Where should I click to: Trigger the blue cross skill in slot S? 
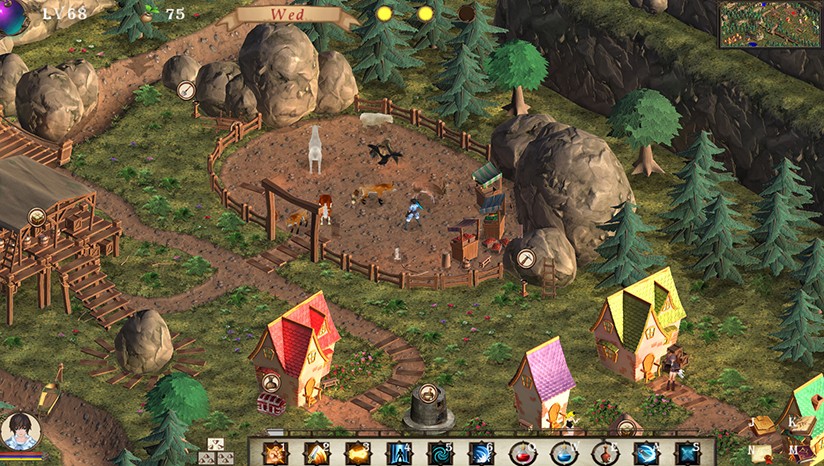[x=687, y=453]
